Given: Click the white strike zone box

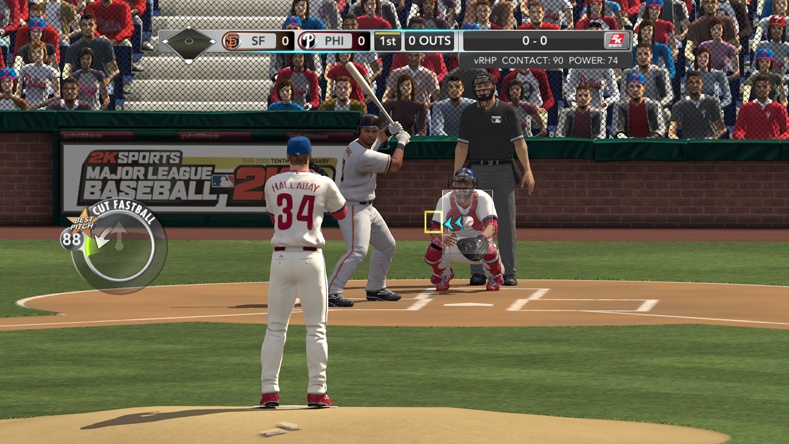Looking at the screenshot, I should pos(467,211).
